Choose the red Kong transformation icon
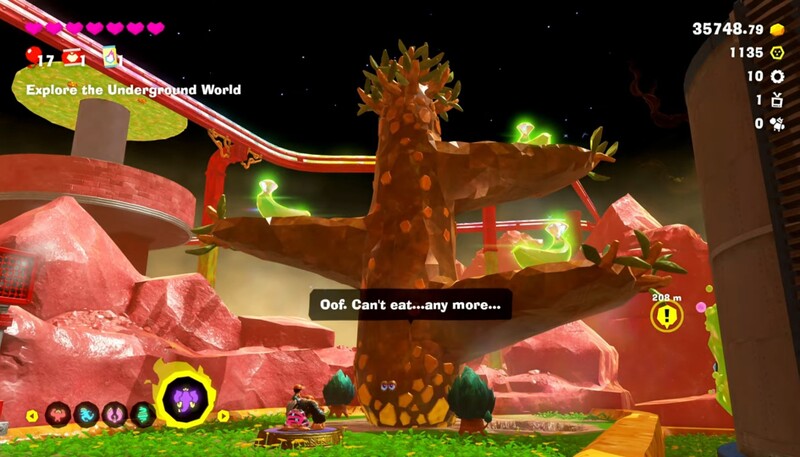The width and height of the screenshot is (800, 457). [58, 414]
